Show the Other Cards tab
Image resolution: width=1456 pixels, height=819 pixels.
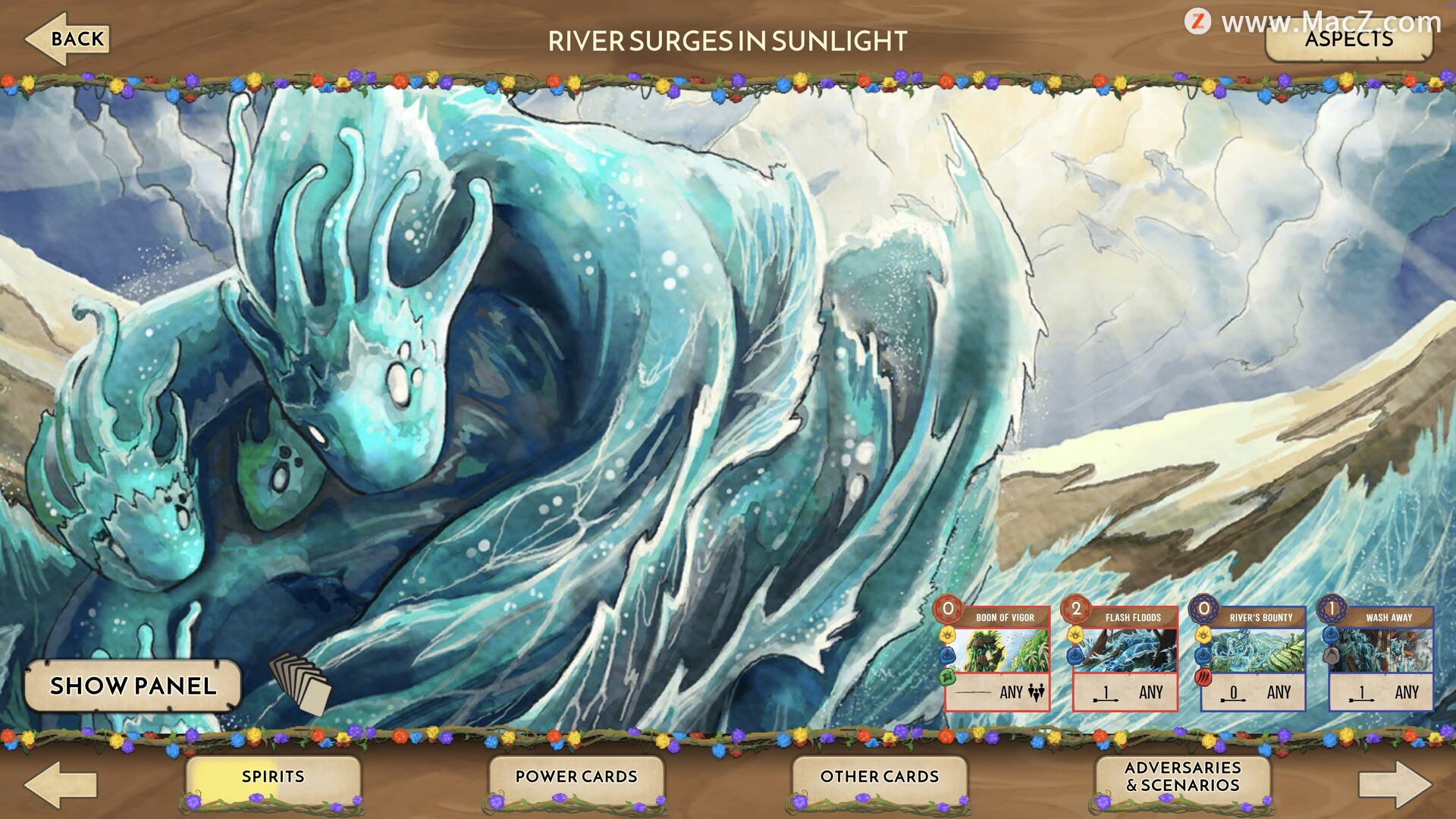point(880,777)
